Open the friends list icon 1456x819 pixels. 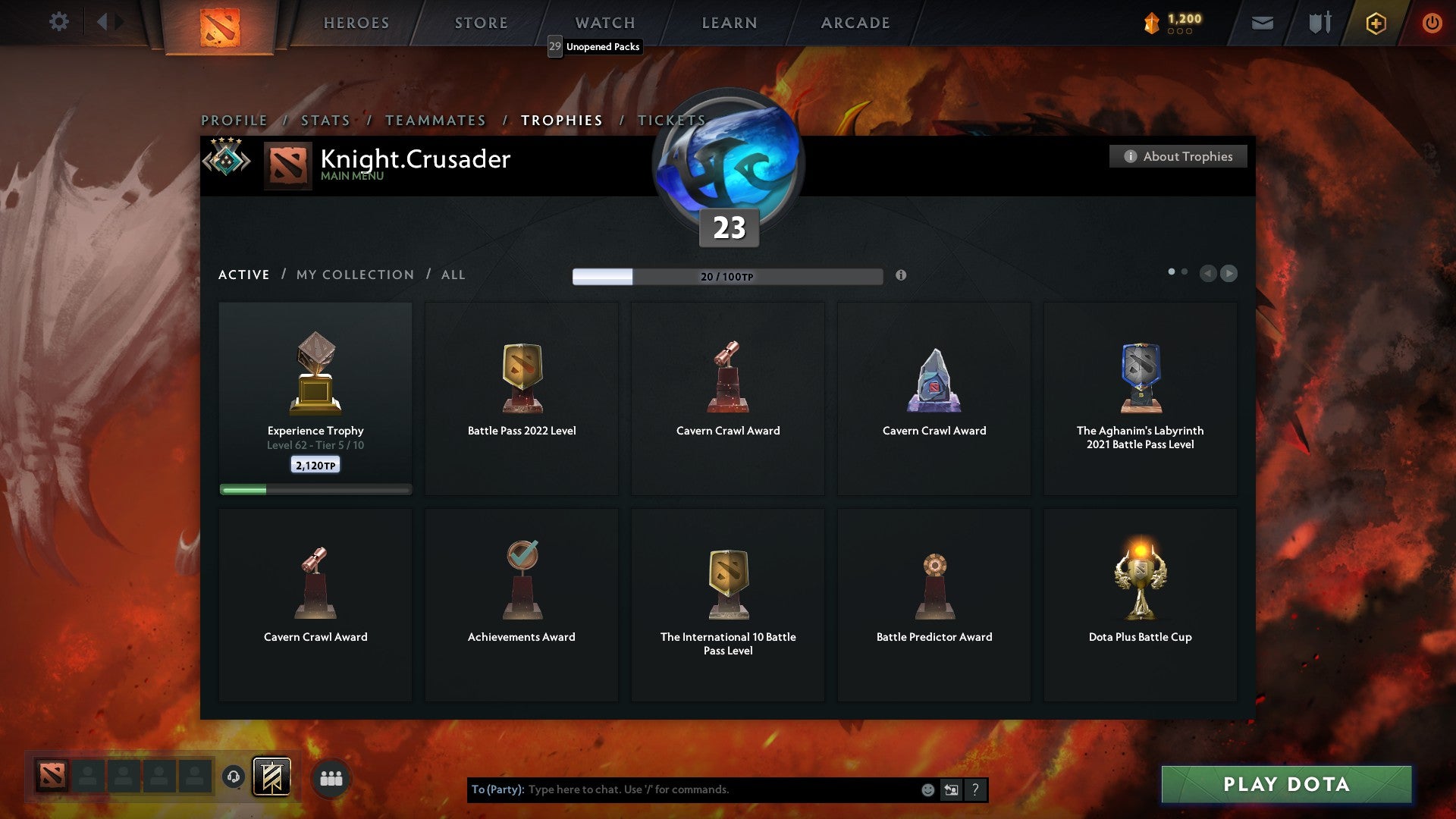tap(332, 777)
